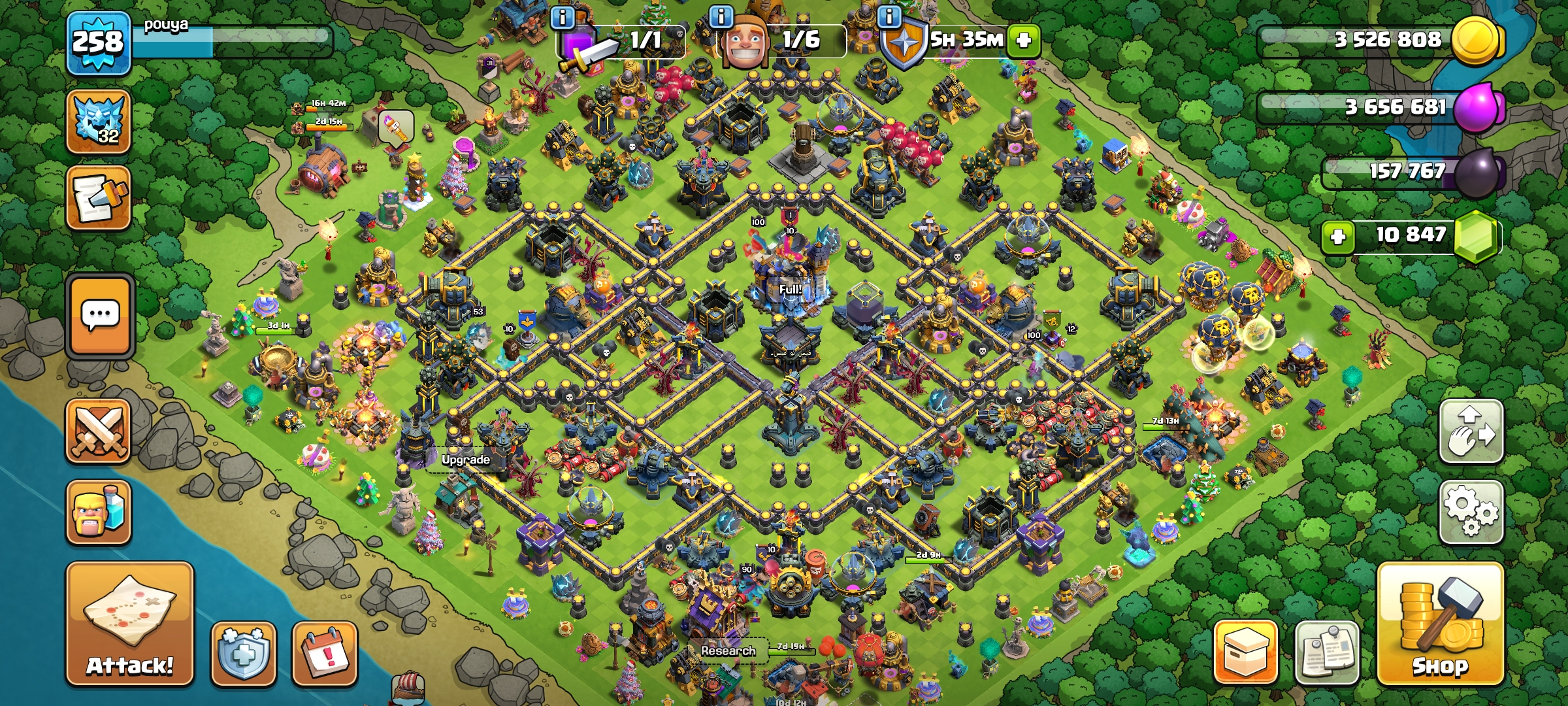Show info for the shield timer
The image size is (1568, 706).
tap(889, 17)
